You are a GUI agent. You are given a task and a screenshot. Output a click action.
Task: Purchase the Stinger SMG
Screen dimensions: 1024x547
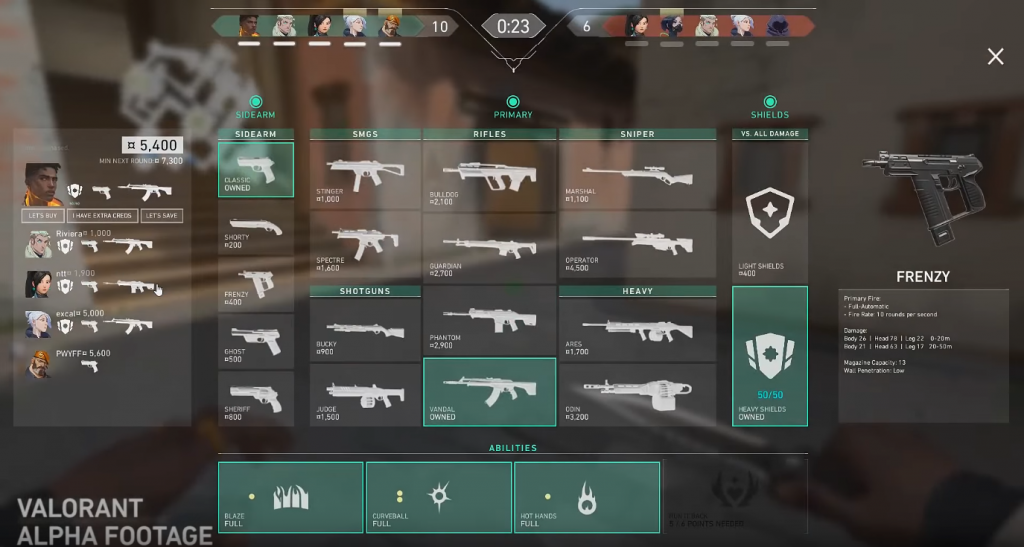[365, 175]
